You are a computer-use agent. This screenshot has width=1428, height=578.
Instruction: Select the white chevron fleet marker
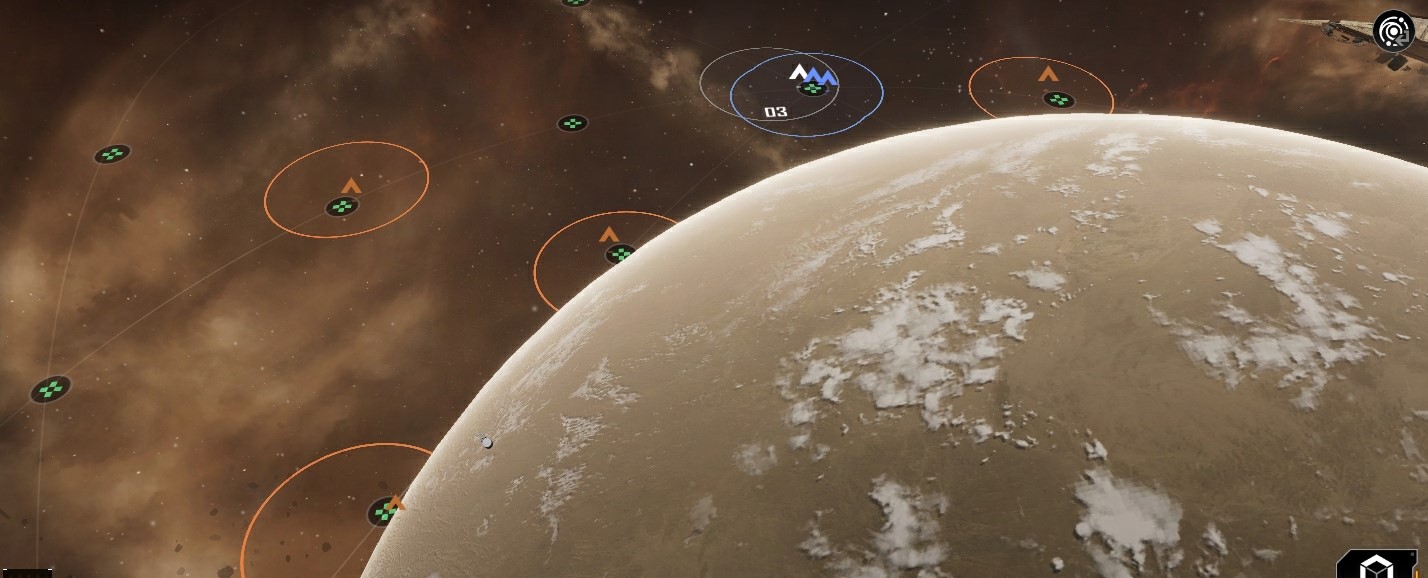click(798, 71)
